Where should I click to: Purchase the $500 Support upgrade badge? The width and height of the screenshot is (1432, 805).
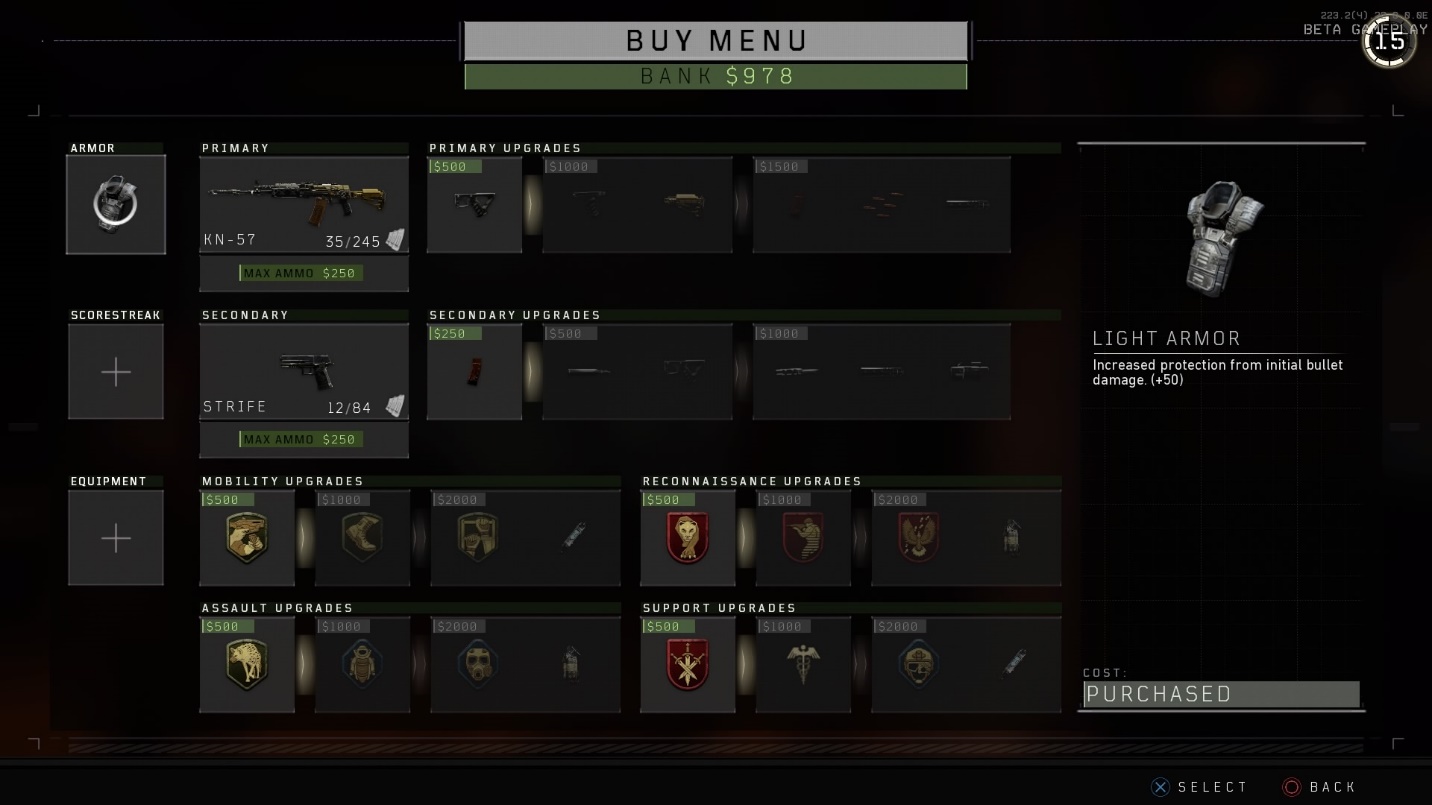pos(688,665)
